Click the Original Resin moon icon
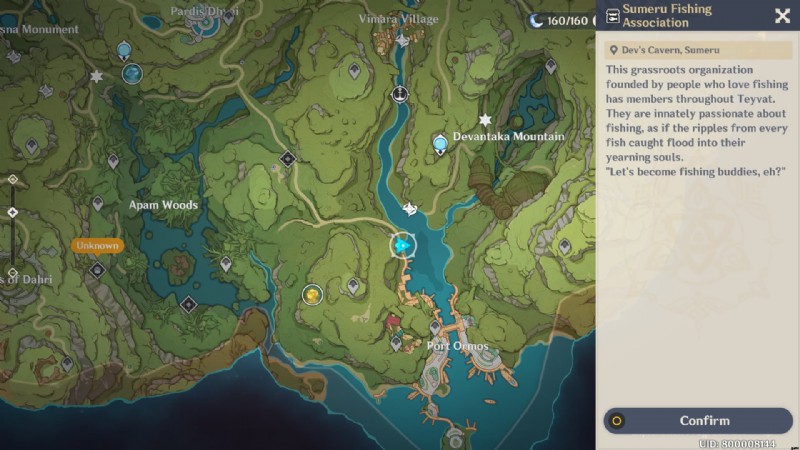Image resolution: width=800 pixels, height=450 pixels. coord(536,20)
